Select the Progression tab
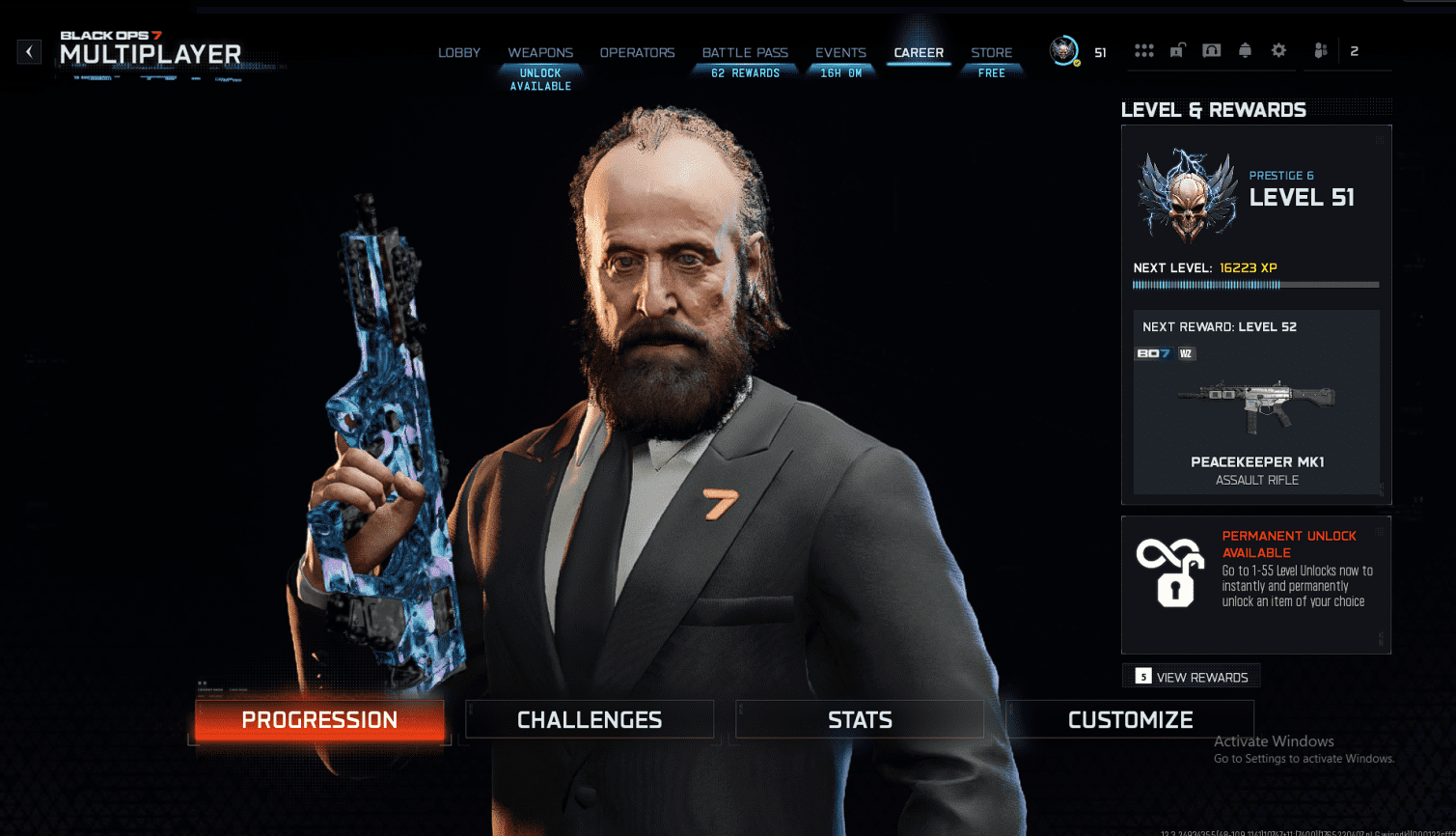The height and width of the screenshot is (836, 1456). pyautogui.click(x=319, y=719)
